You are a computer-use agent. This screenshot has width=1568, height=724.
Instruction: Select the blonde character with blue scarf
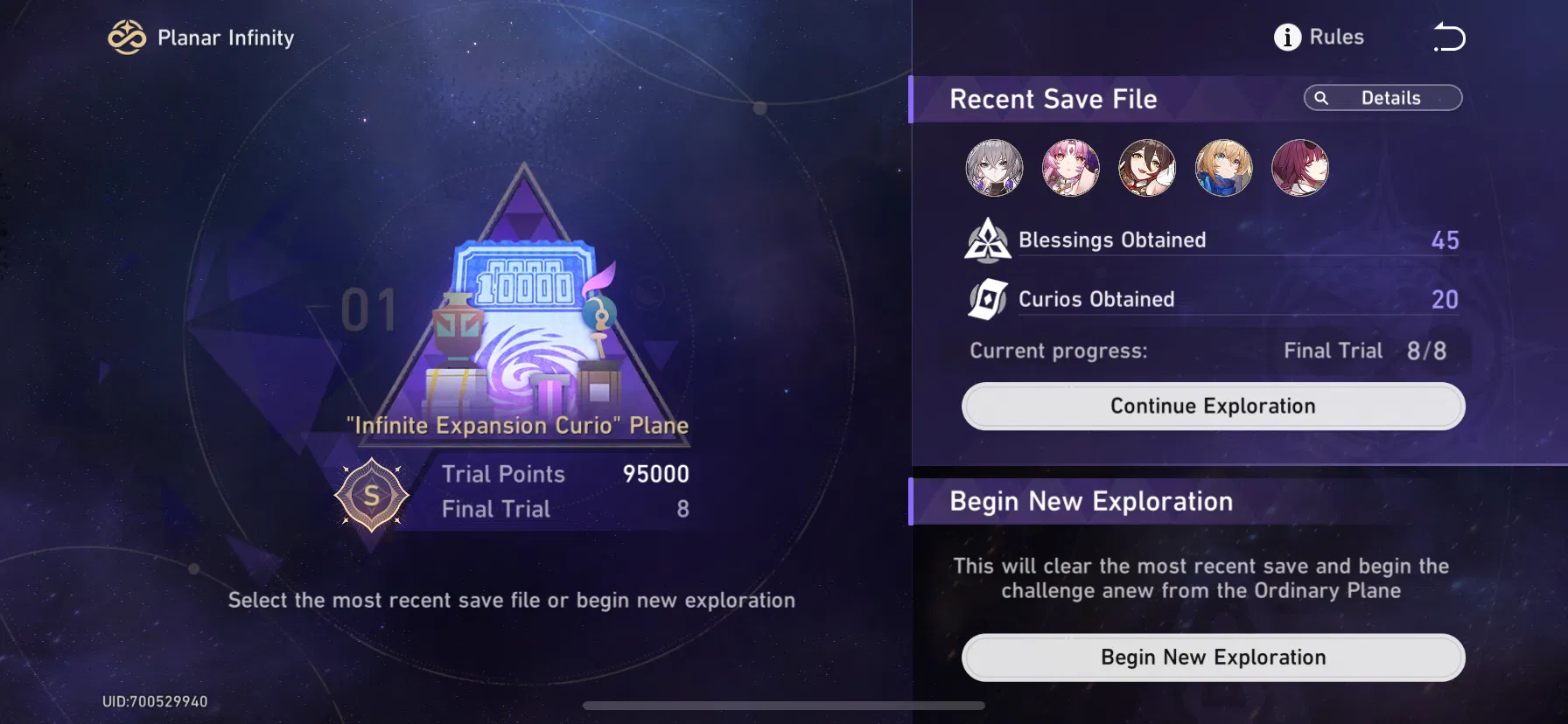(x=1223, y=168)
